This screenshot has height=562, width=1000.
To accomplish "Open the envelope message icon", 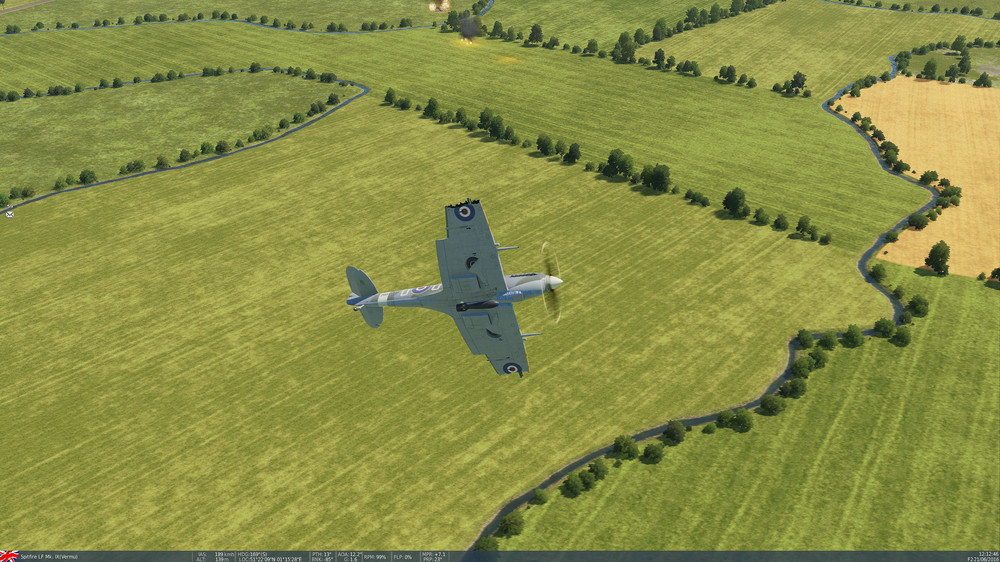I will click(9, 212).
